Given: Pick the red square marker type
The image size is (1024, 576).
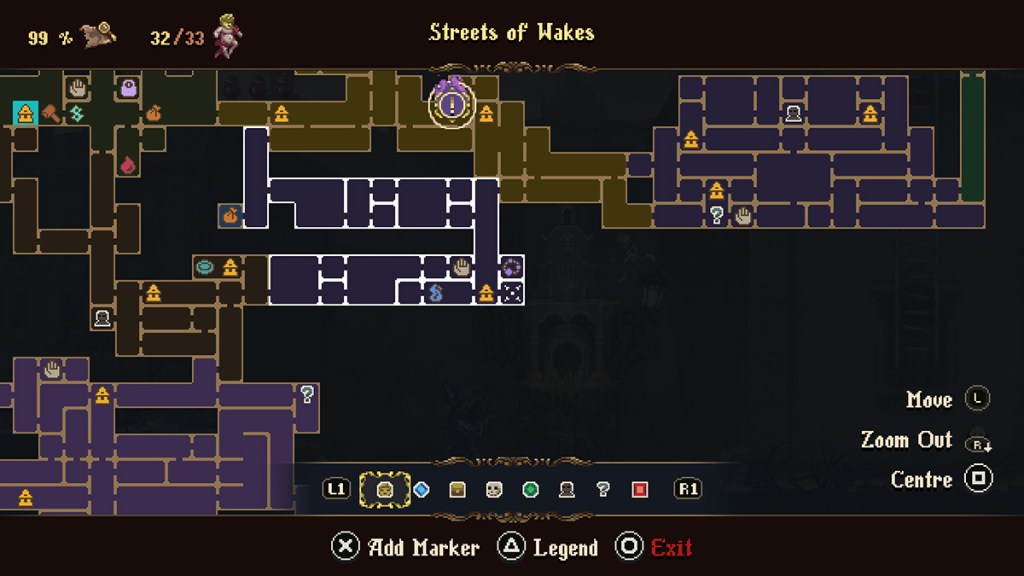Looking at the screenshot, I should [640, 489].
